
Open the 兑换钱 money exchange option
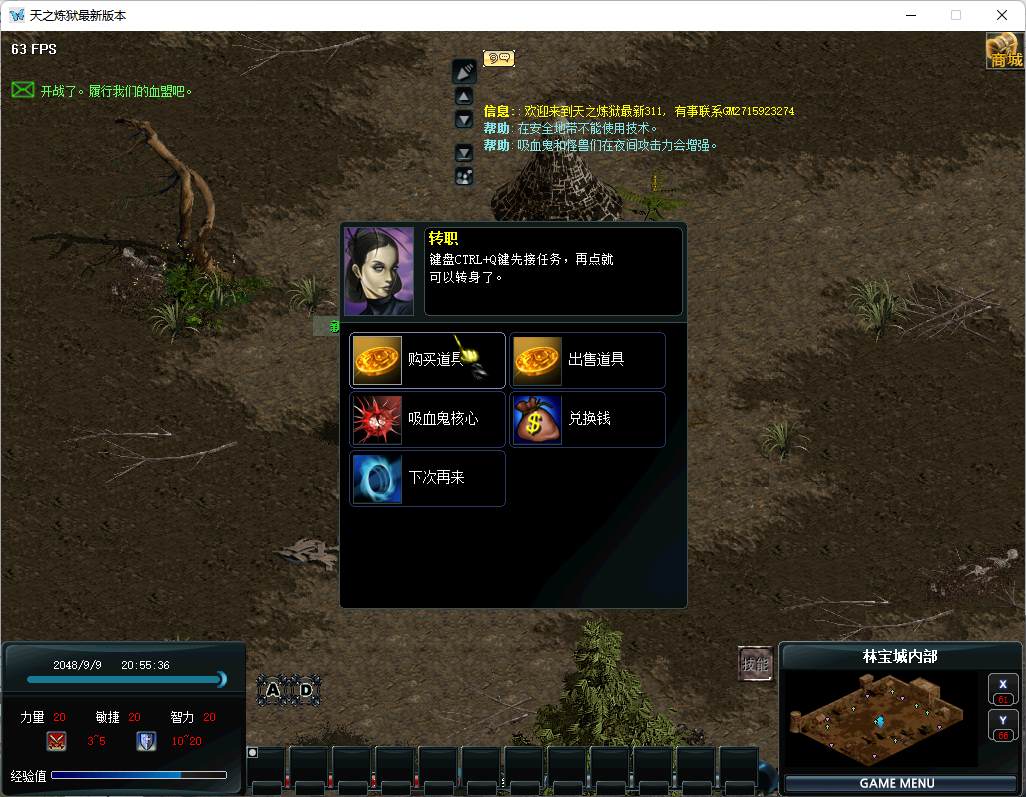(x=587, y=419)
